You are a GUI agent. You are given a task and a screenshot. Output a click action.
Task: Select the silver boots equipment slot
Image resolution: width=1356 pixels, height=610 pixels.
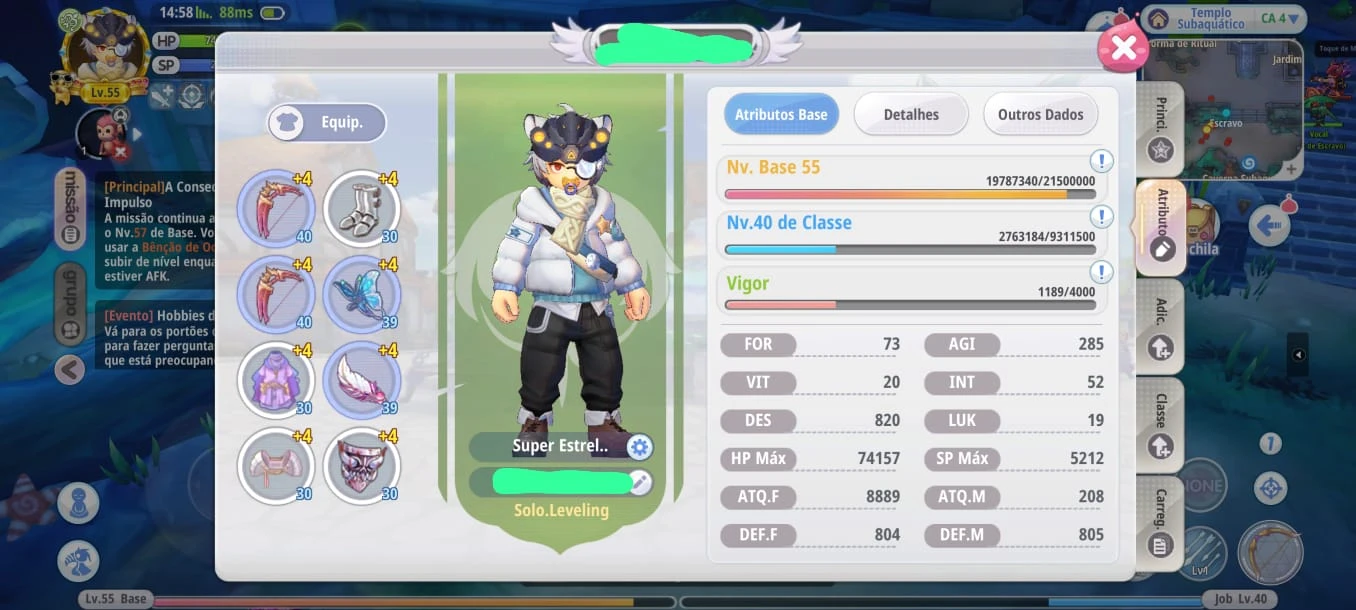pyautogui.click(x=362, y=210)
